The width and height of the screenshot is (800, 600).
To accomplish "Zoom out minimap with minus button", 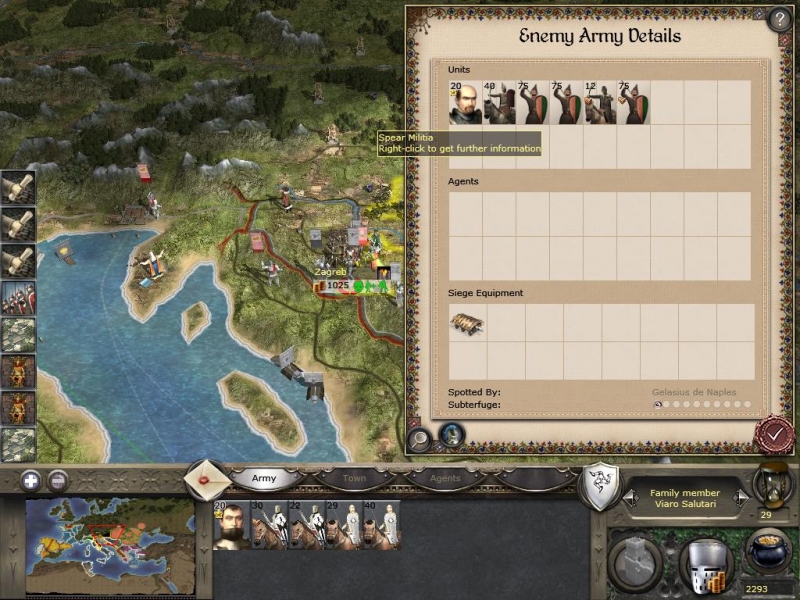I will [58, 479].
